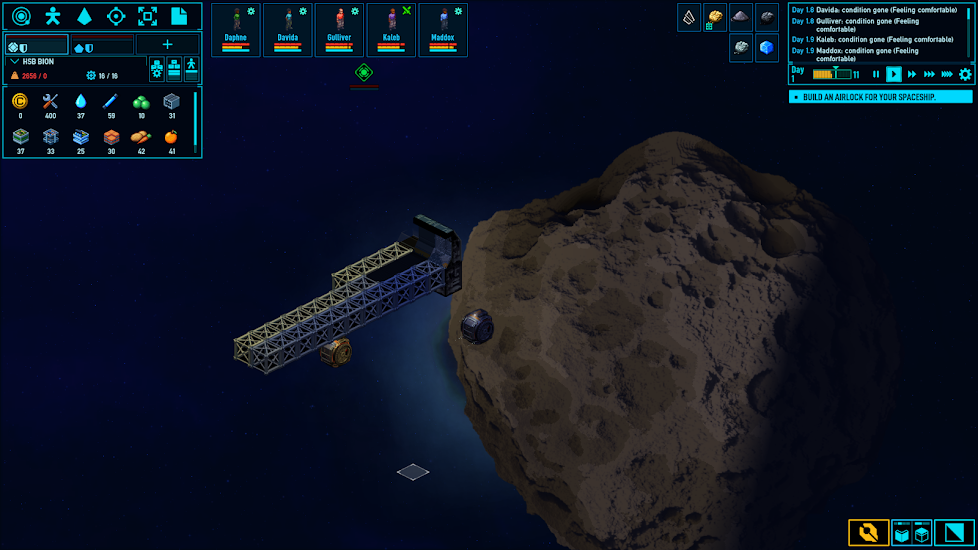
Task: Click the crosshair target icon in top toolbar
Action: tap(116, 16)
